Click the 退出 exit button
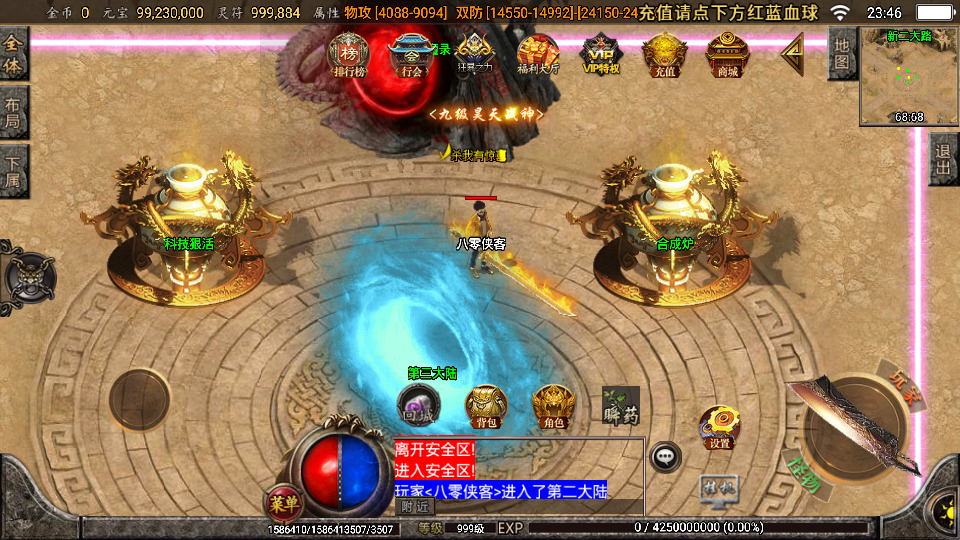Image resolution: width=960 pixels, height=540 pixels. (x=944, y=159)
